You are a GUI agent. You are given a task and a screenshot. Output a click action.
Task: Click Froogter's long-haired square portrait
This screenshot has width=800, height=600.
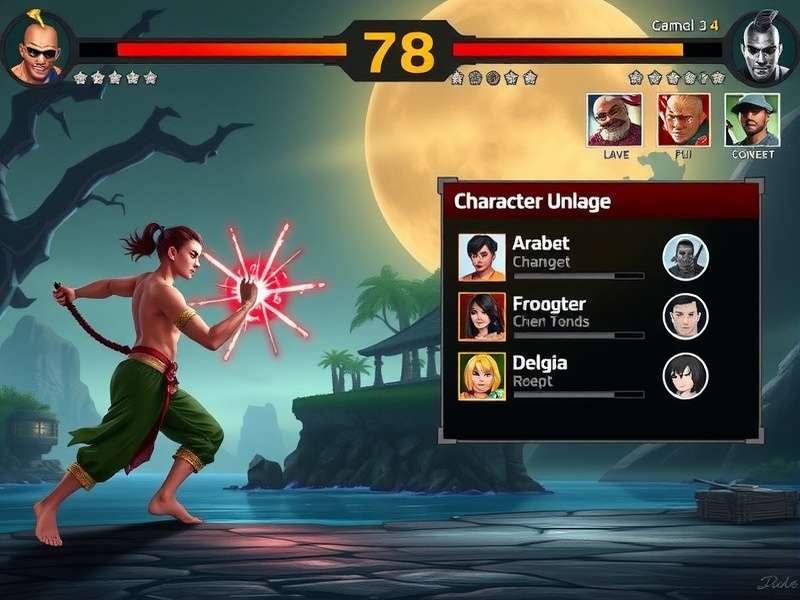pyautogui.click(x=482, y=316)
